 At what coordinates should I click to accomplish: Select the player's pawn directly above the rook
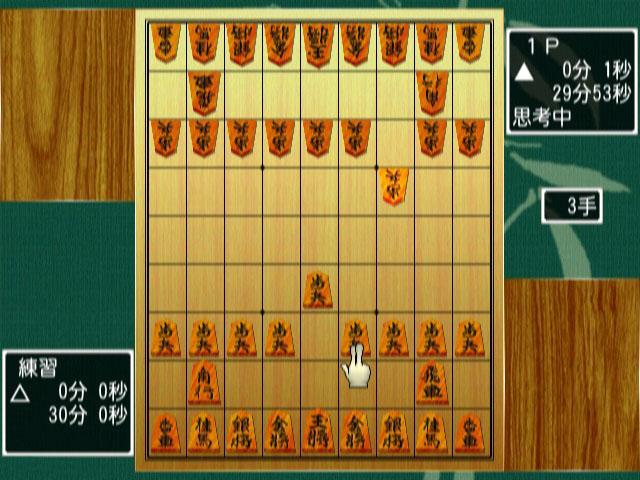(432, 337)
